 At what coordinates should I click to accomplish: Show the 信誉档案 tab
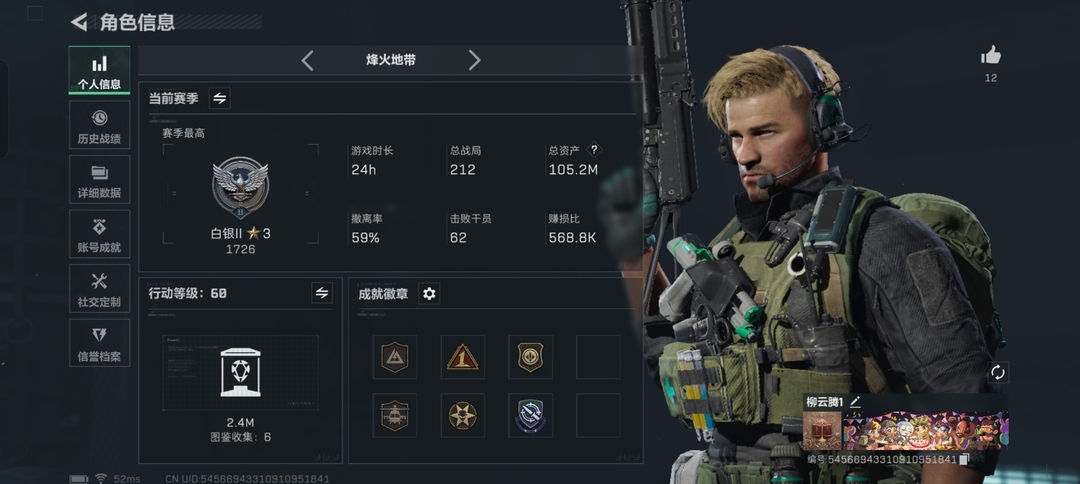coord(99,343)
